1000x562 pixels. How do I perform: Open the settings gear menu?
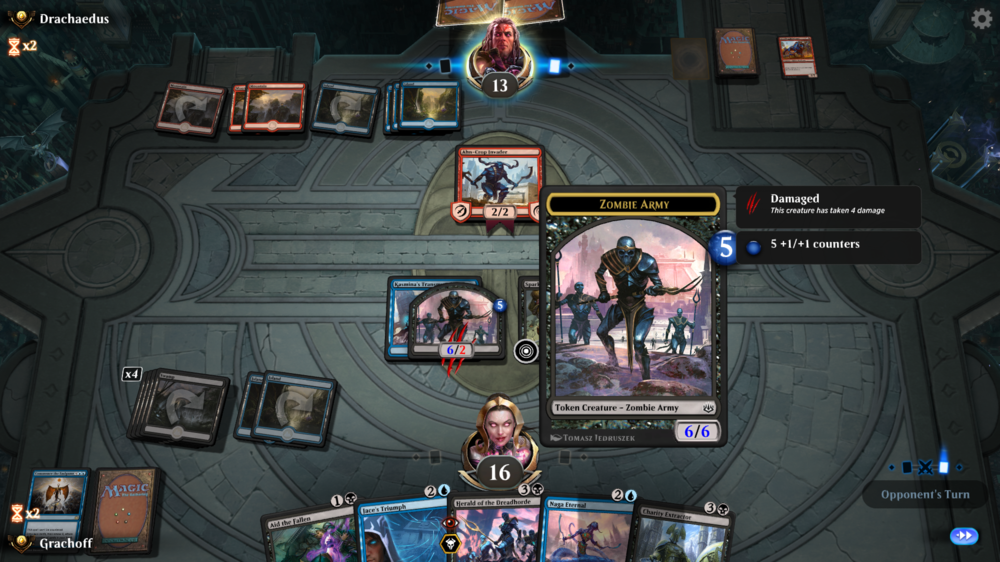pos(981,18)
